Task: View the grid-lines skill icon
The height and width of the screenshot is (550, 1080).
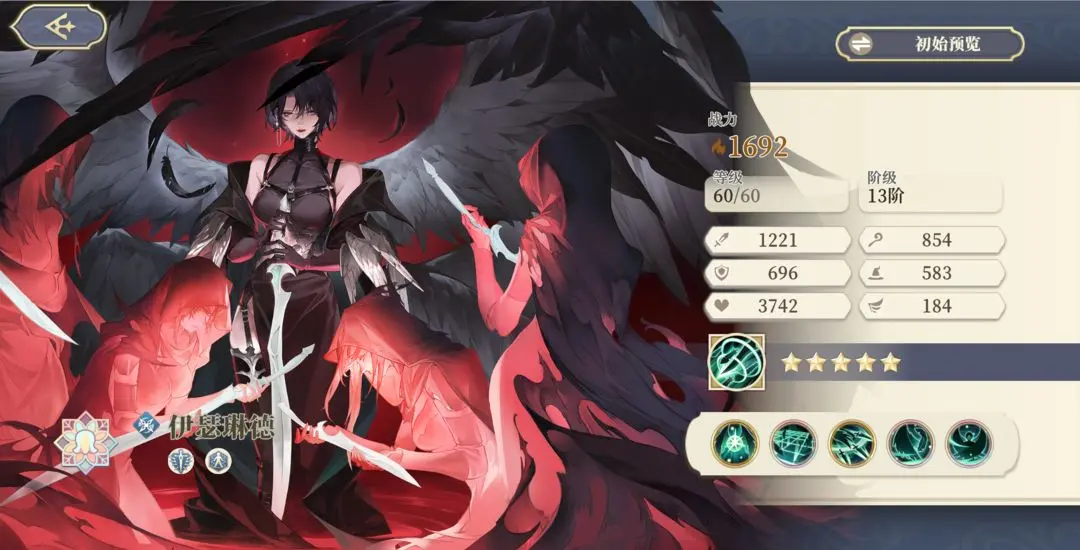Action: [x=794, y=443]
